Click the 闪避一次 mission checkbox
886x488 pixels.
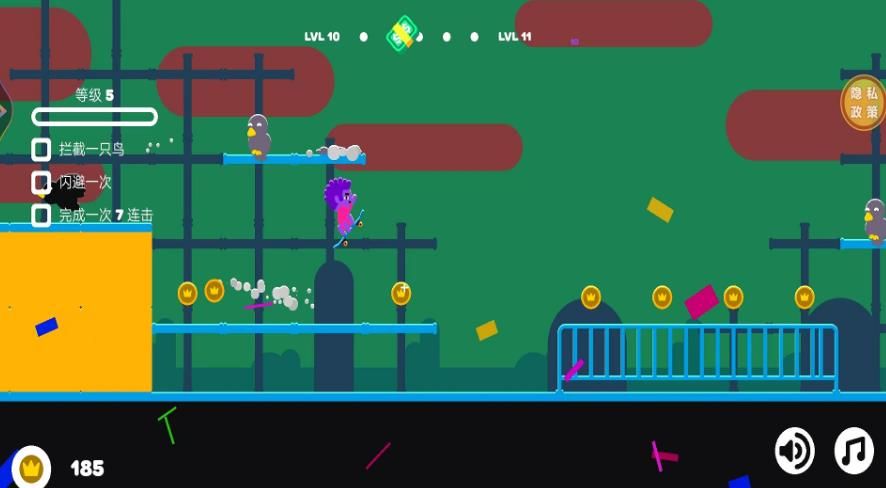coord(41,182)
